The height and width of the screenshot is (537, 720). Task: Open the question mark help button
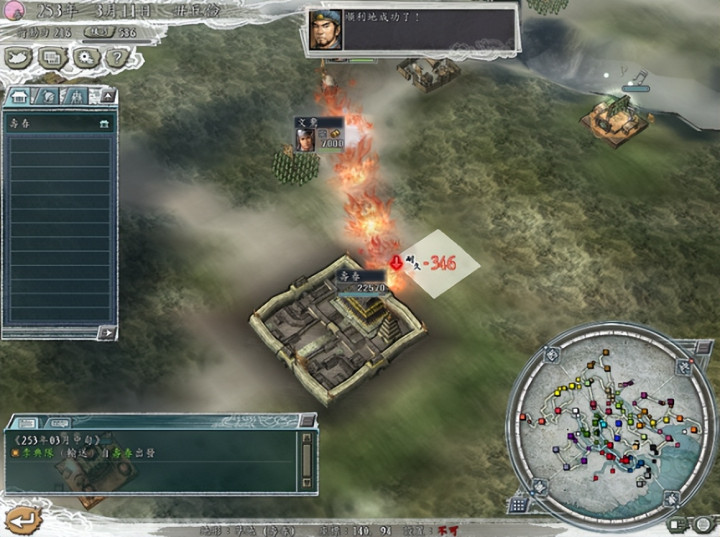tap(115, 58)
